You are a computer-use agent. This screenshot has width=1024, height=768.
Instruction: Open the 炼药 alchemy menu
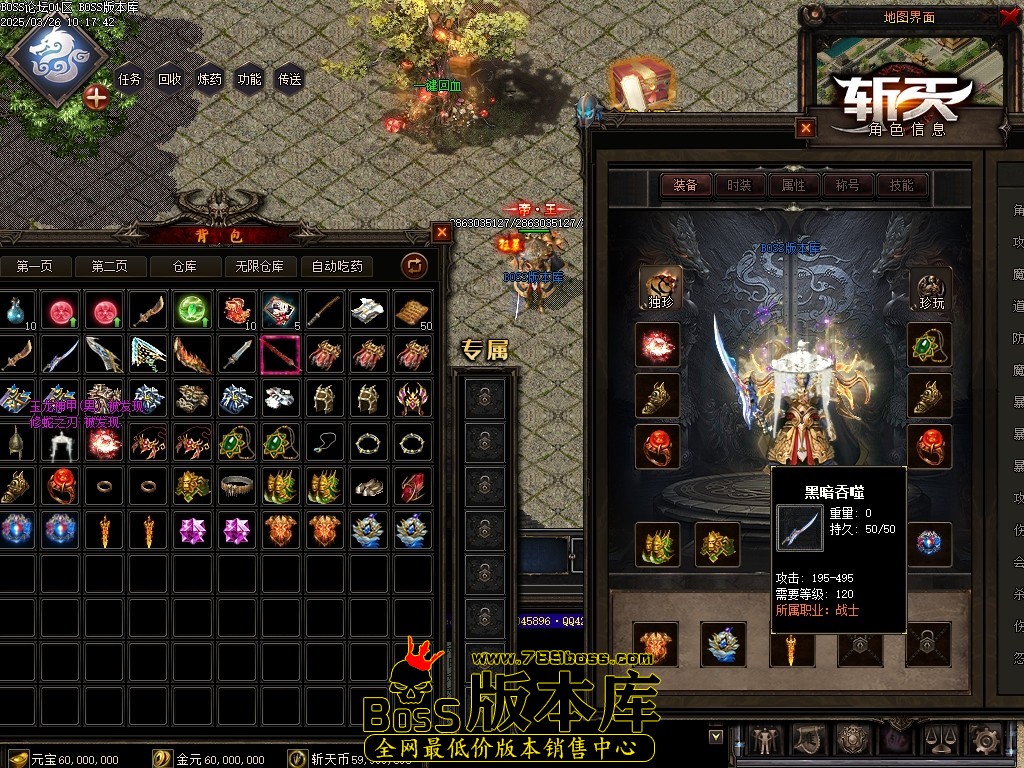pyautogui.click(x=210, y=79)
